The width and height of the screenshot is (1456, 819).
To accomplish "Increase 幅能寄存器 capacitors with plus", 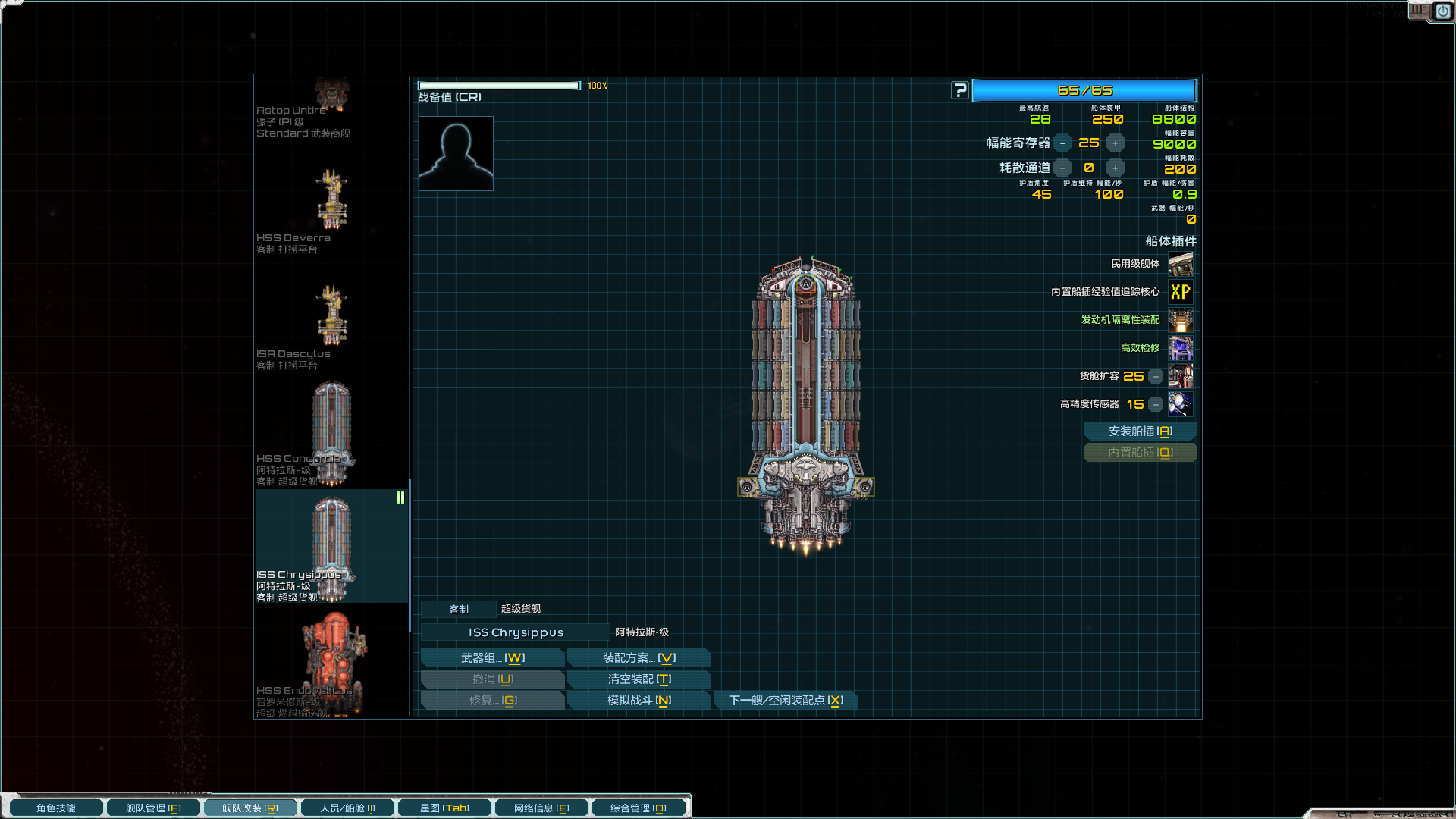I will (1115, 143).
